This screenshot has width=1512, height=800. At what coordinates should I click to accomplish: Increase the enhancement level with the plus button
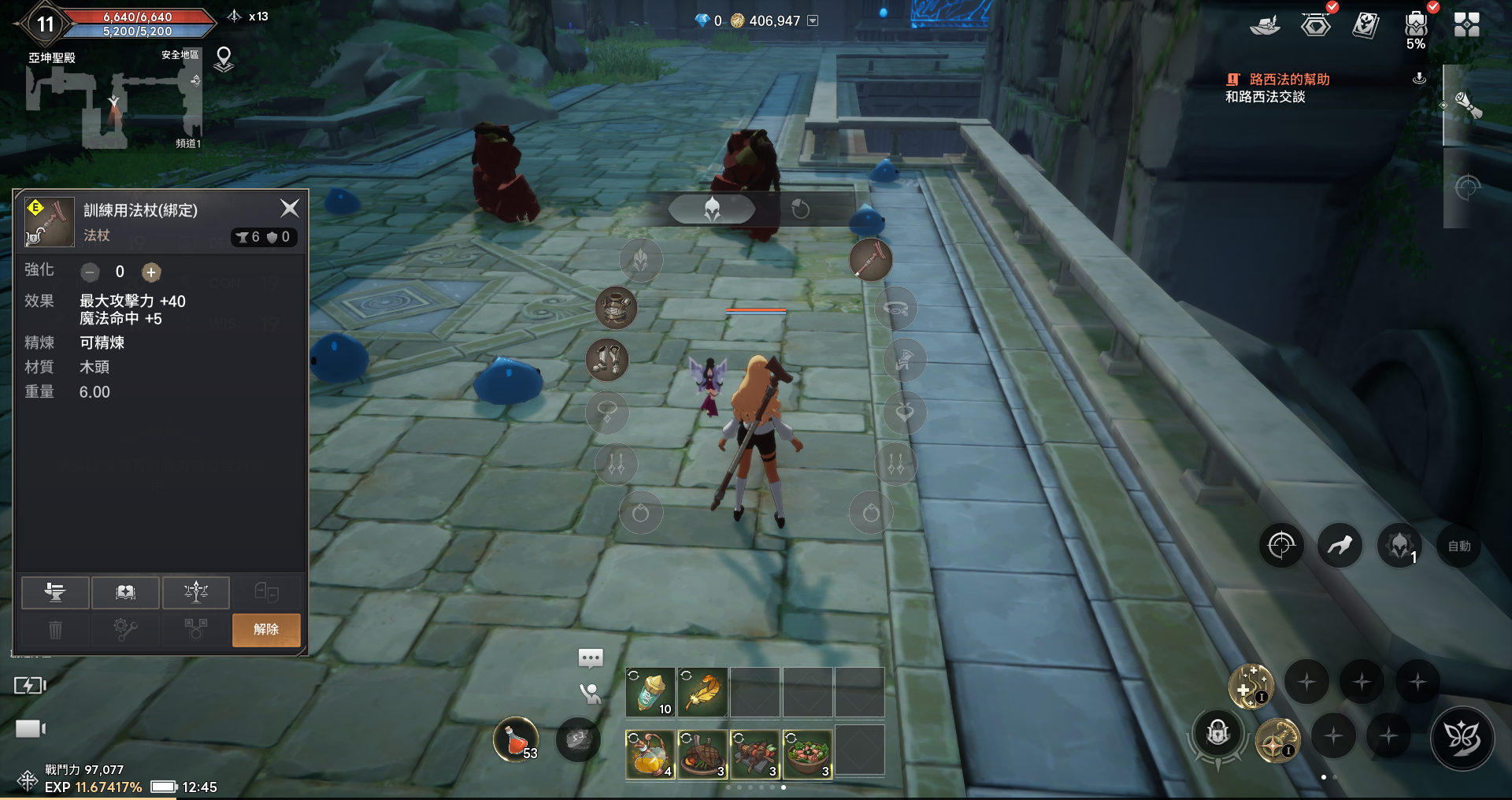point(151,272)
